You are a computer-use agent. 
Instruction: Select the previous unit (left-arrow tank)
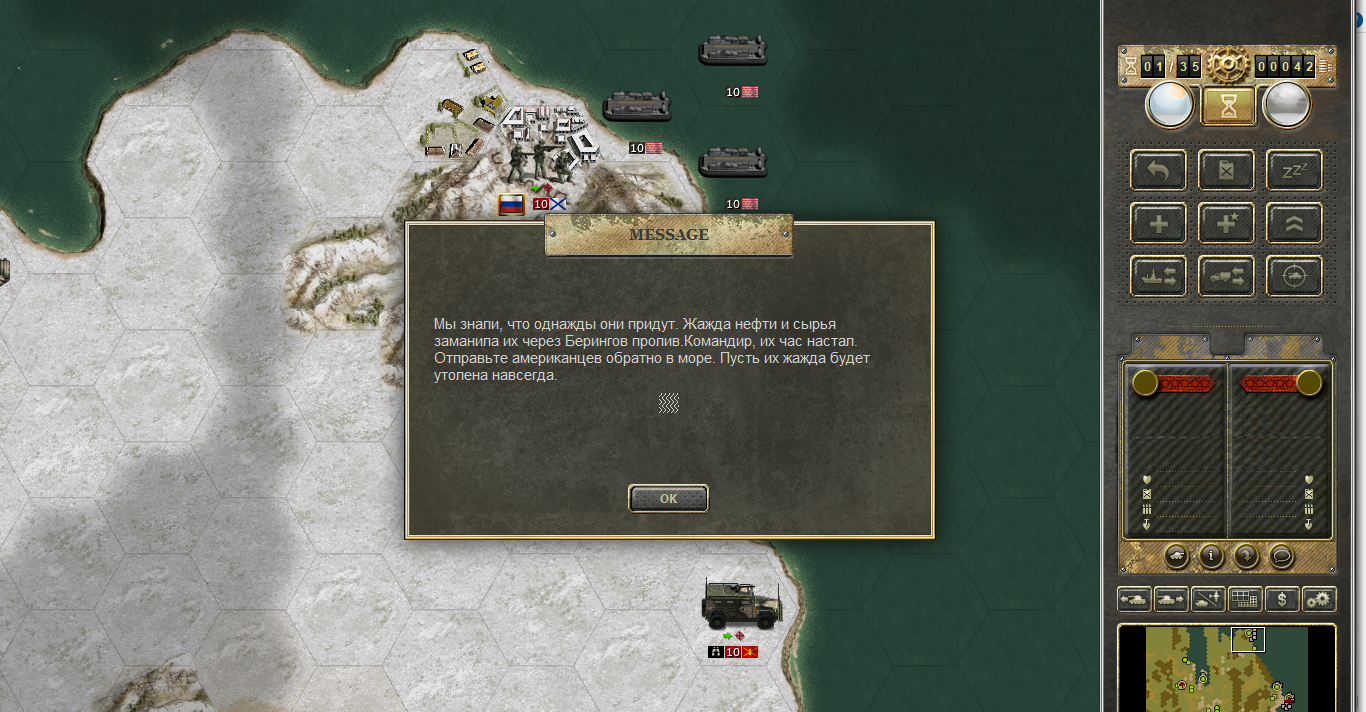click(1134, 599)
